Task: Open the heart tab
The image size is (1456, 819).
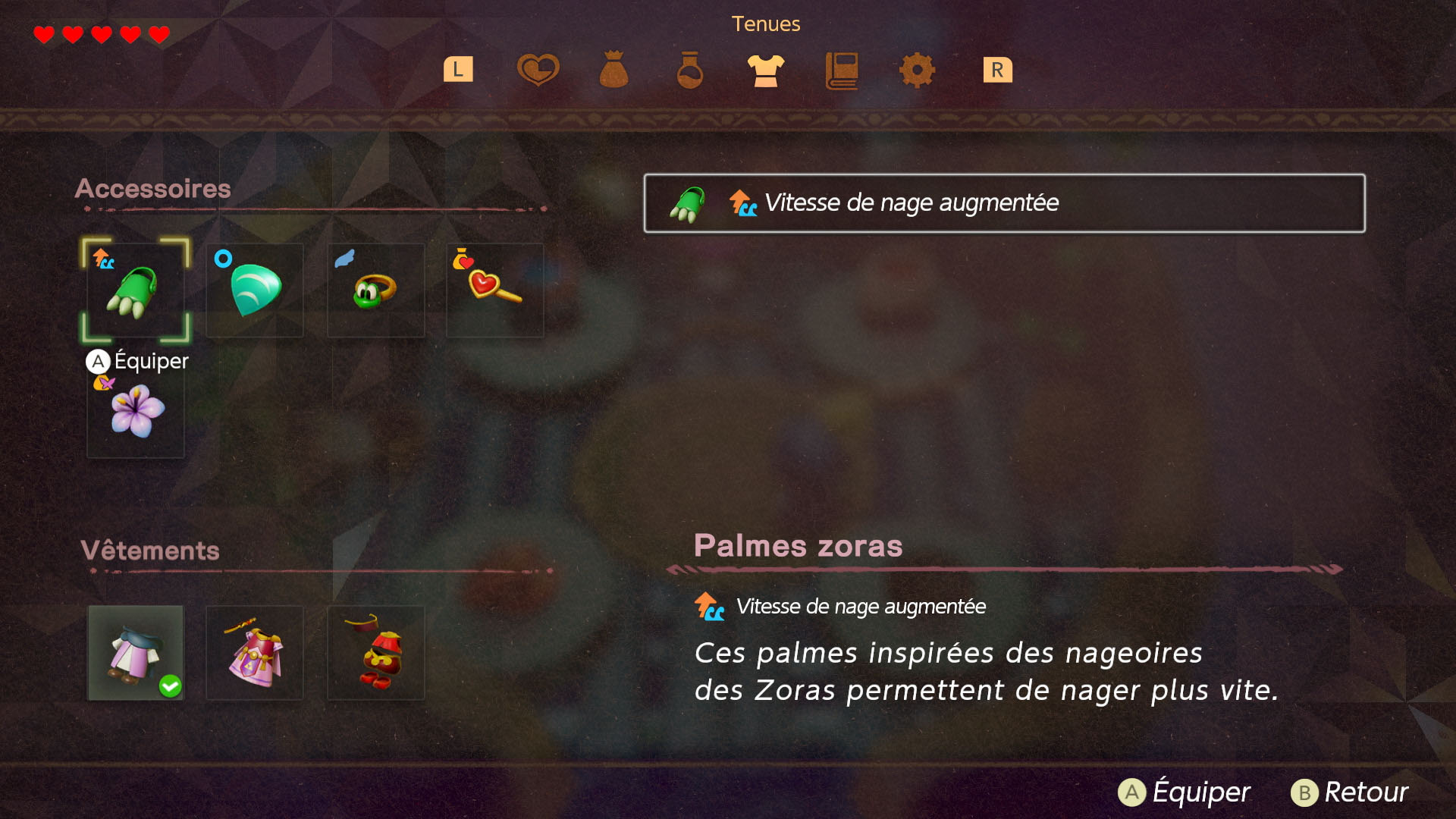Action: pyautogui.click(x=538, y=71)
